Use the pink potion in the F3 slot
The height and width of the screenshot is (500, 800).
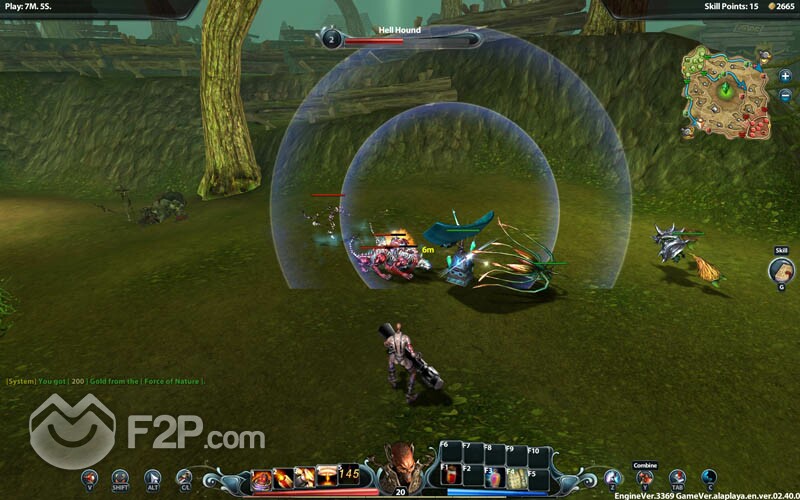(493, 477)
